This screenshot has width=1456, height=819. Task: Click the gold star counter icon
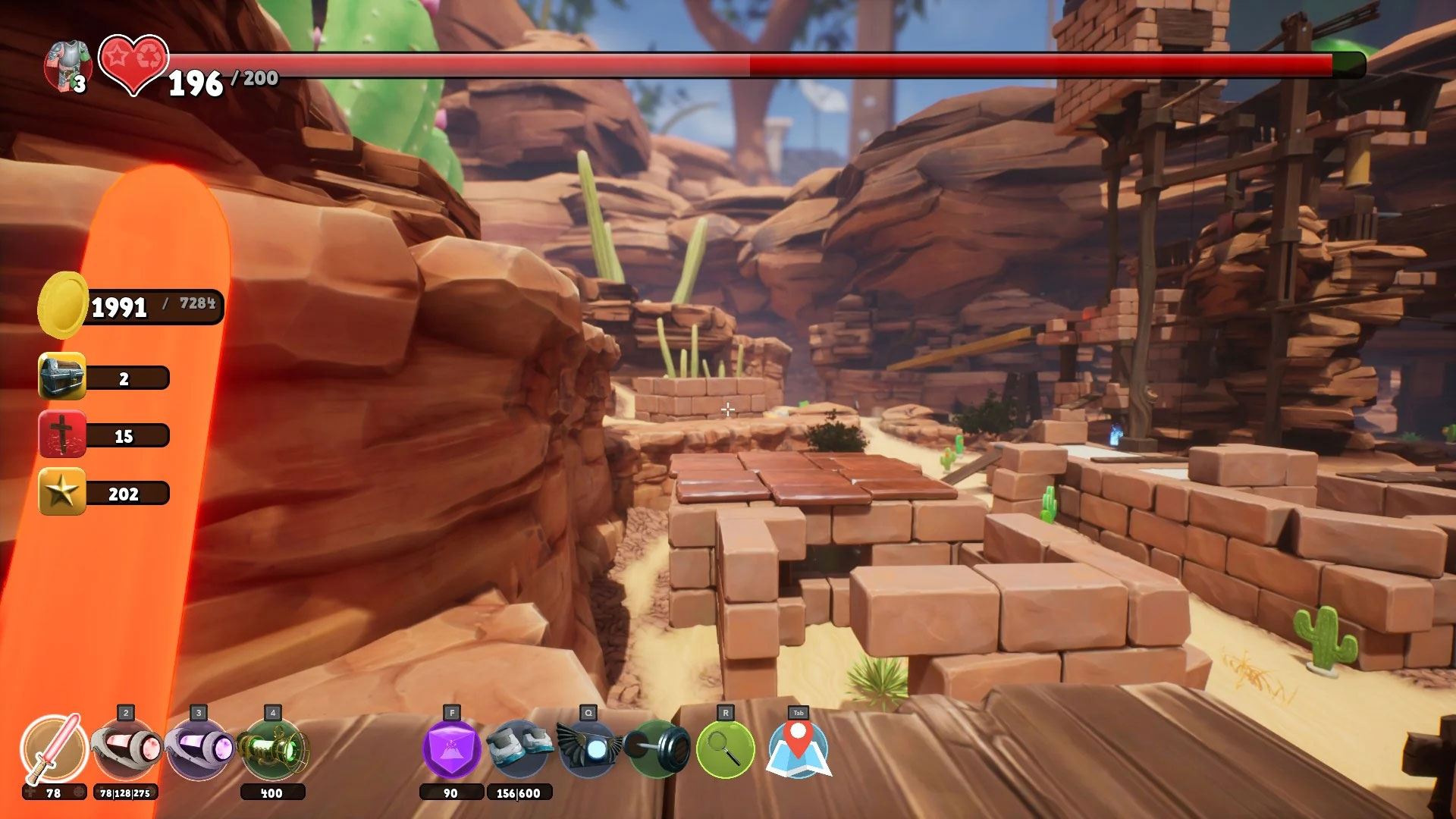(62, 493)
